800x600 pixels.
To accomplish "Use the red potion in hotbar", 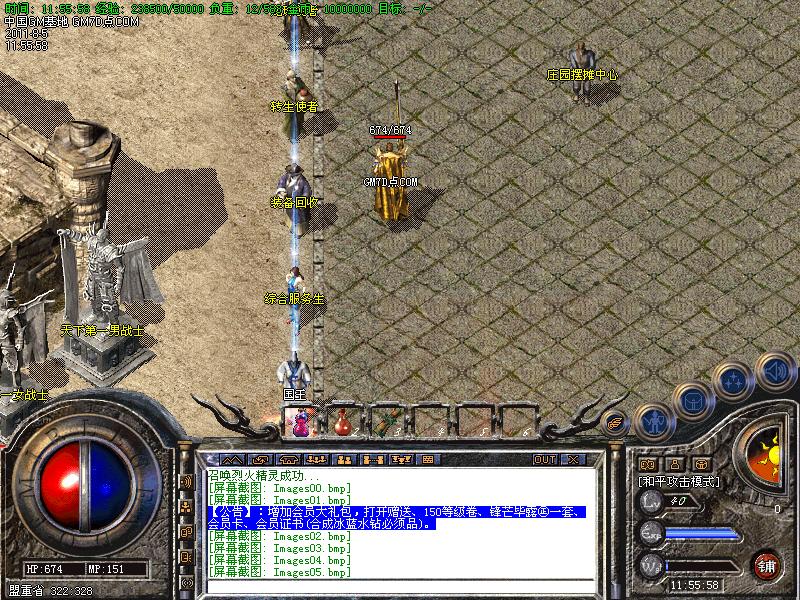I will (343, 422).
